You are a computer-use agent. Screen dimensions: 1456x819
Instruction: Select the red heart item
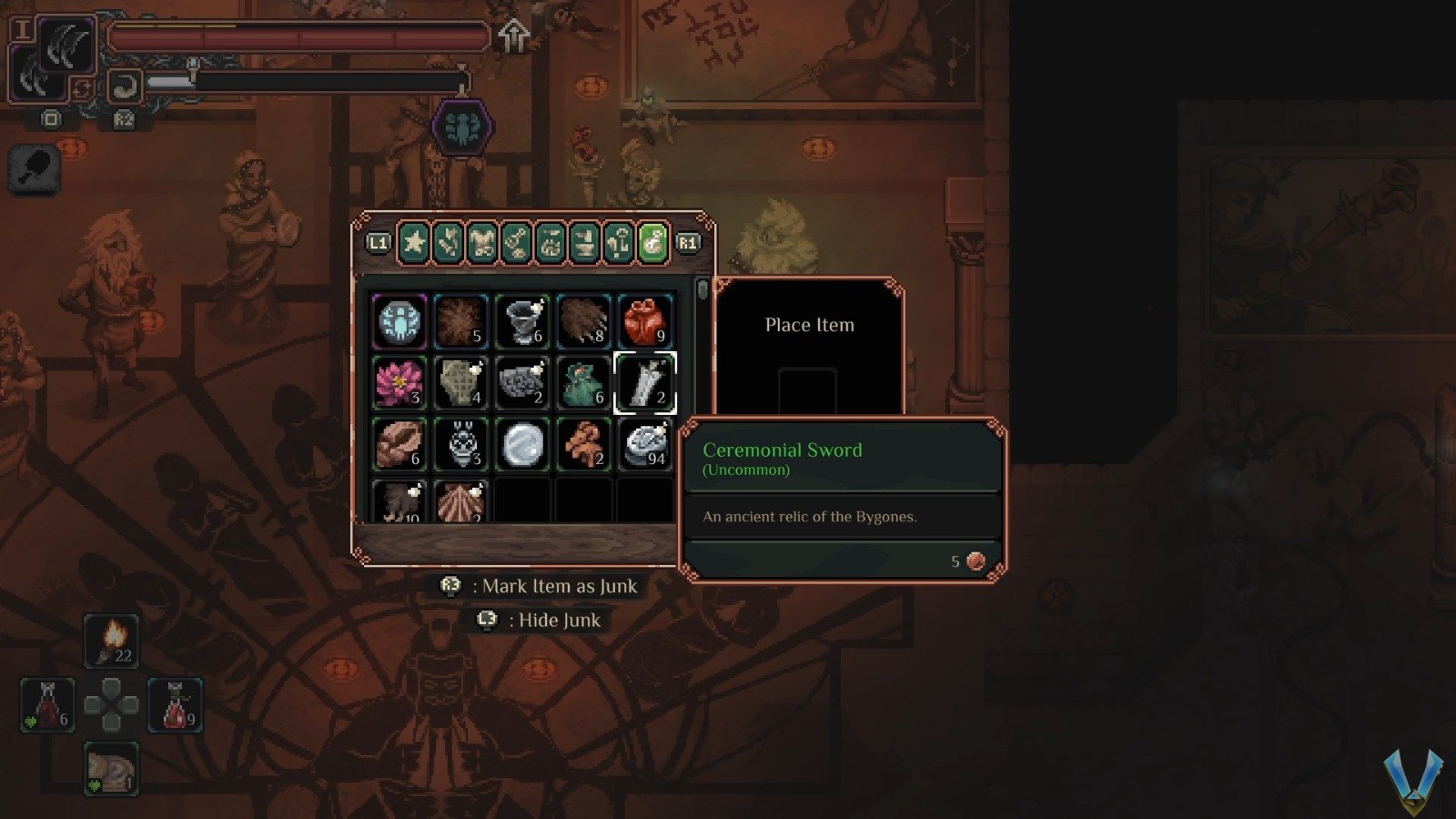645,321
